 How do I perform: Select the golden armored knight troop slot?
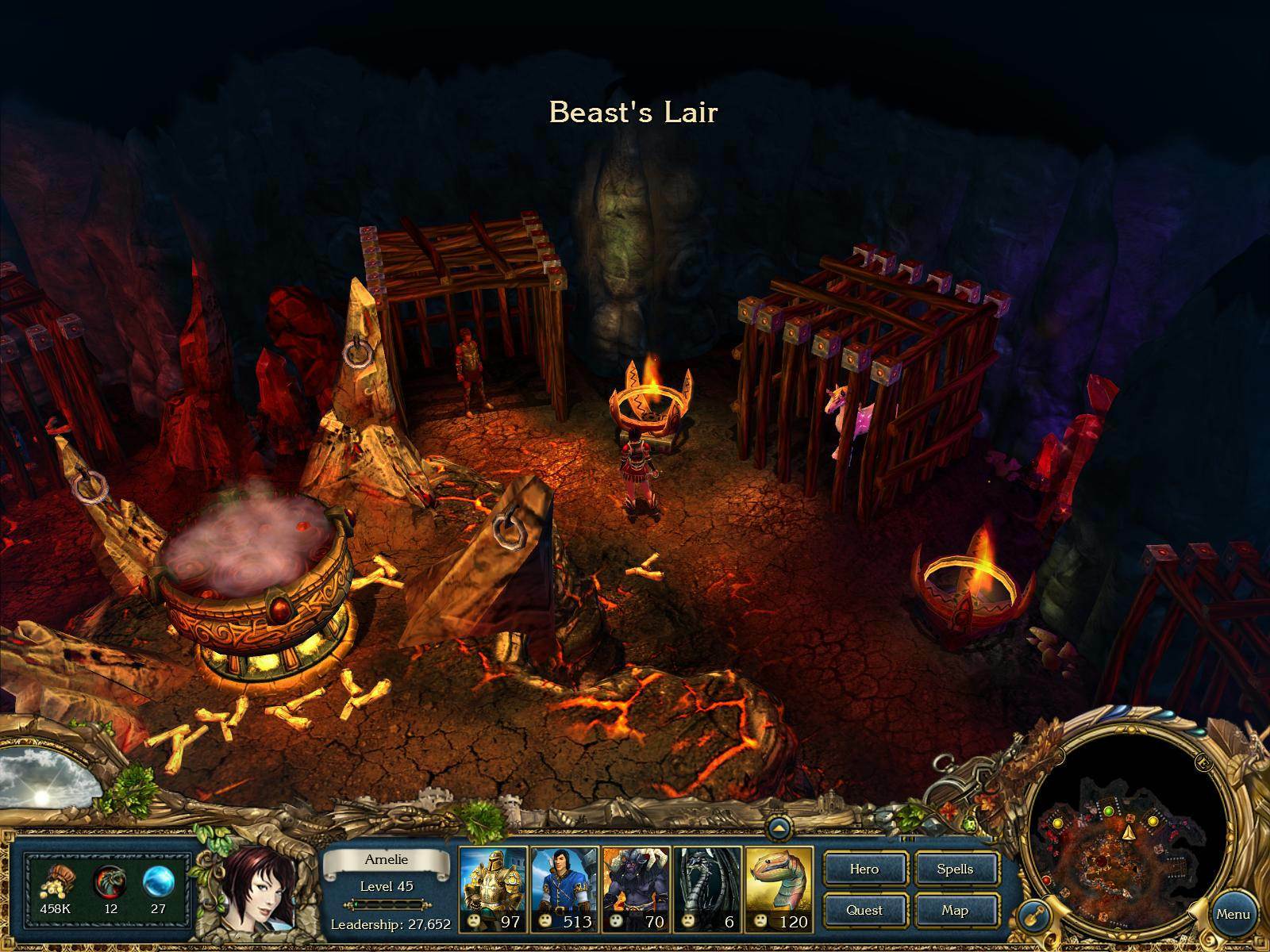493,889
